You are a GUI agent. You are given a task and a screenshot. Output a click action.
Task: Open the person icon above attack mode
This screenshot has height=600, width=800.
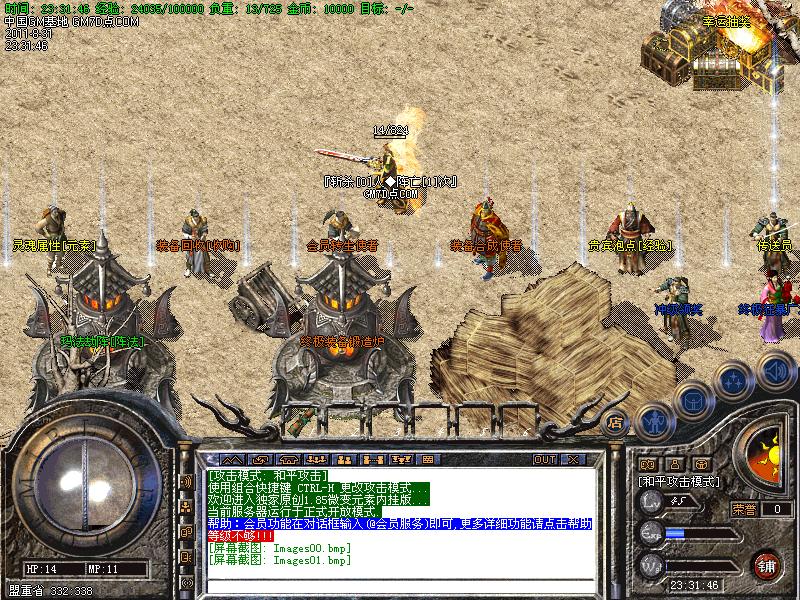coord(674,465)
